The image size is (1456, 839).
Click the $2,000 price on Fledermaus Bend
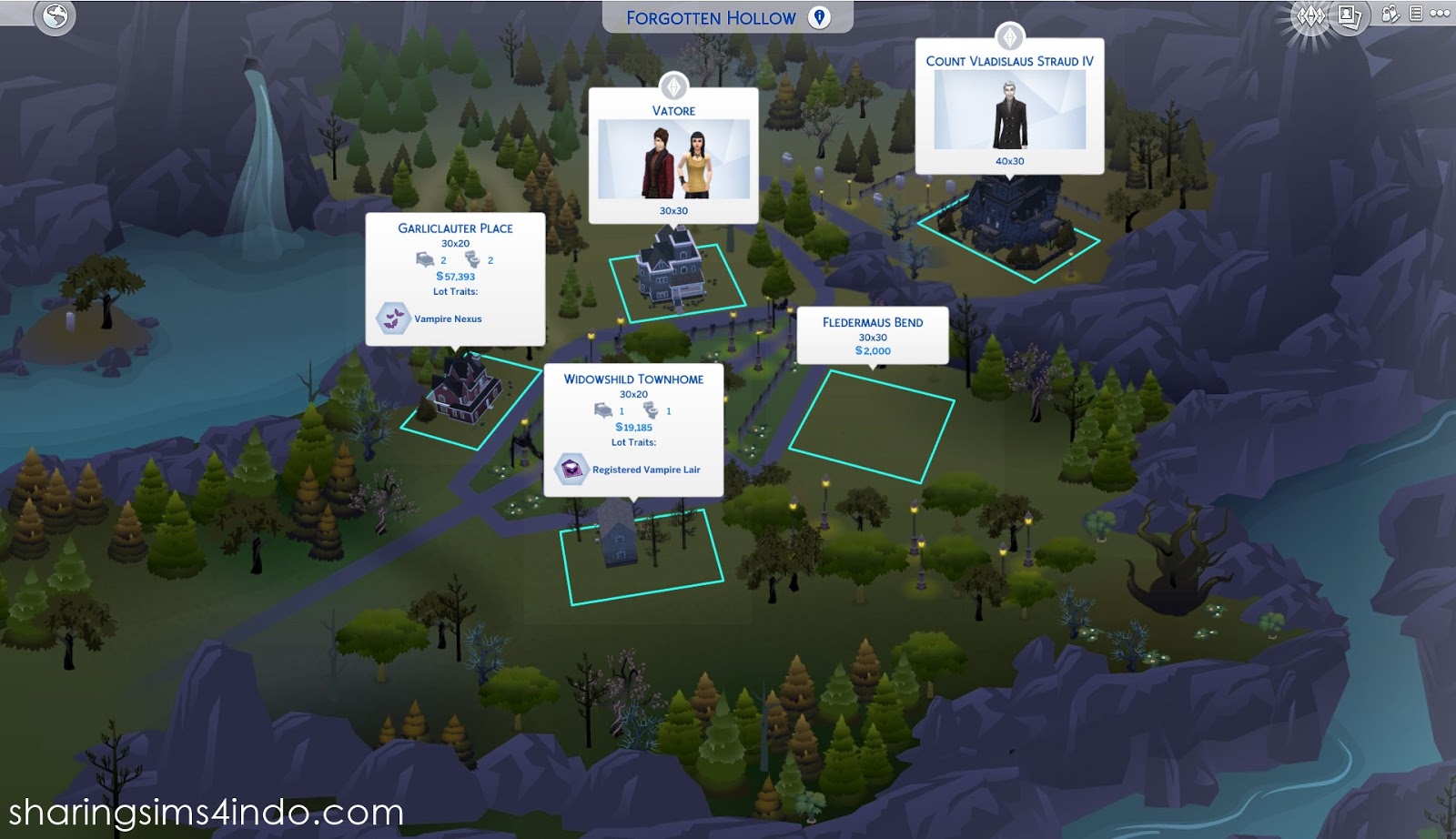point(874,349)
